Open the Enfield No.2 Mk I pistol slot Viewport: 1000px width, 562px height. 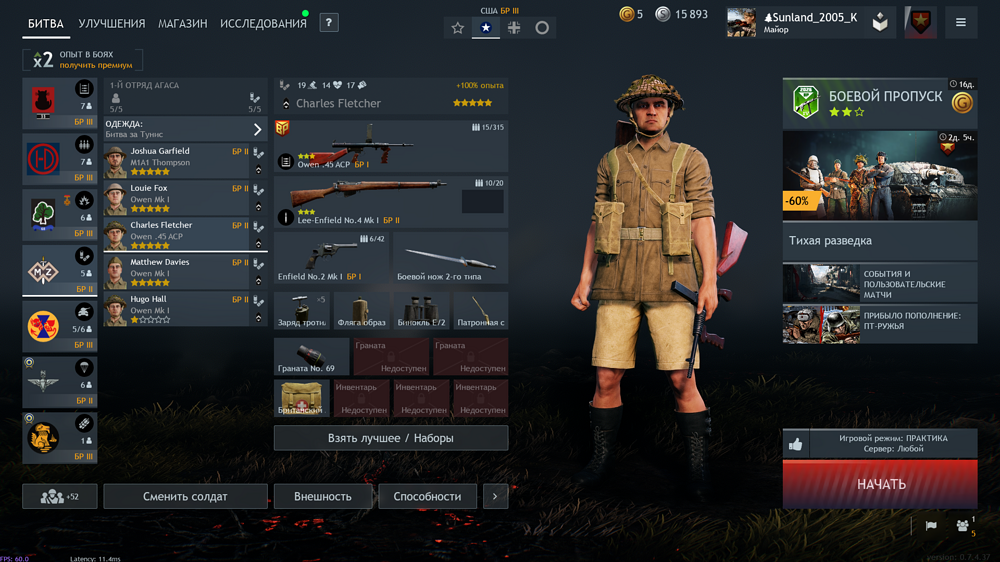coord(331,258)
